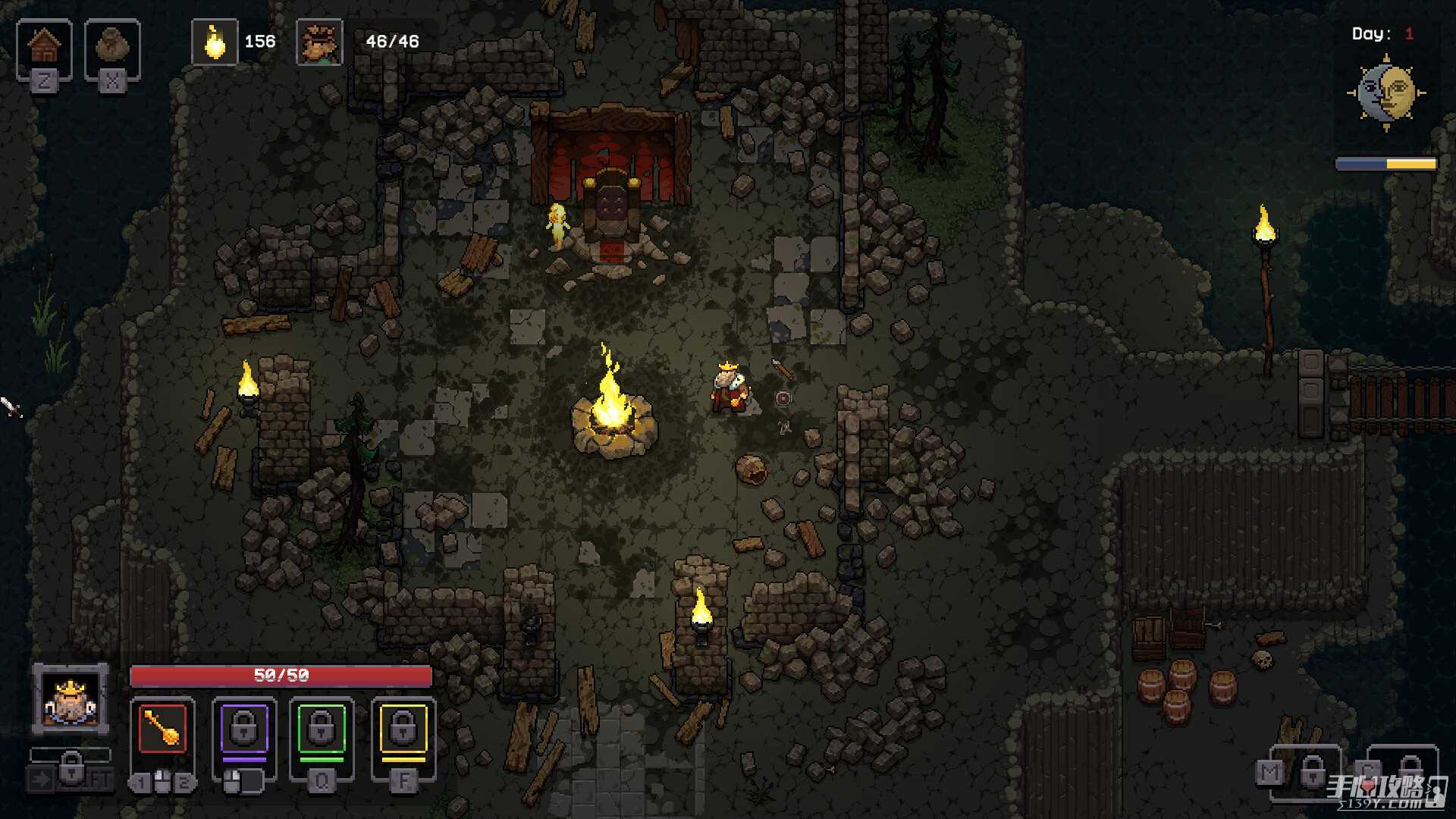Image resolution: width=1456 pixels, height=819 pixels.
Task: Click the green locked ability slot
Action: tap(322, 730)
